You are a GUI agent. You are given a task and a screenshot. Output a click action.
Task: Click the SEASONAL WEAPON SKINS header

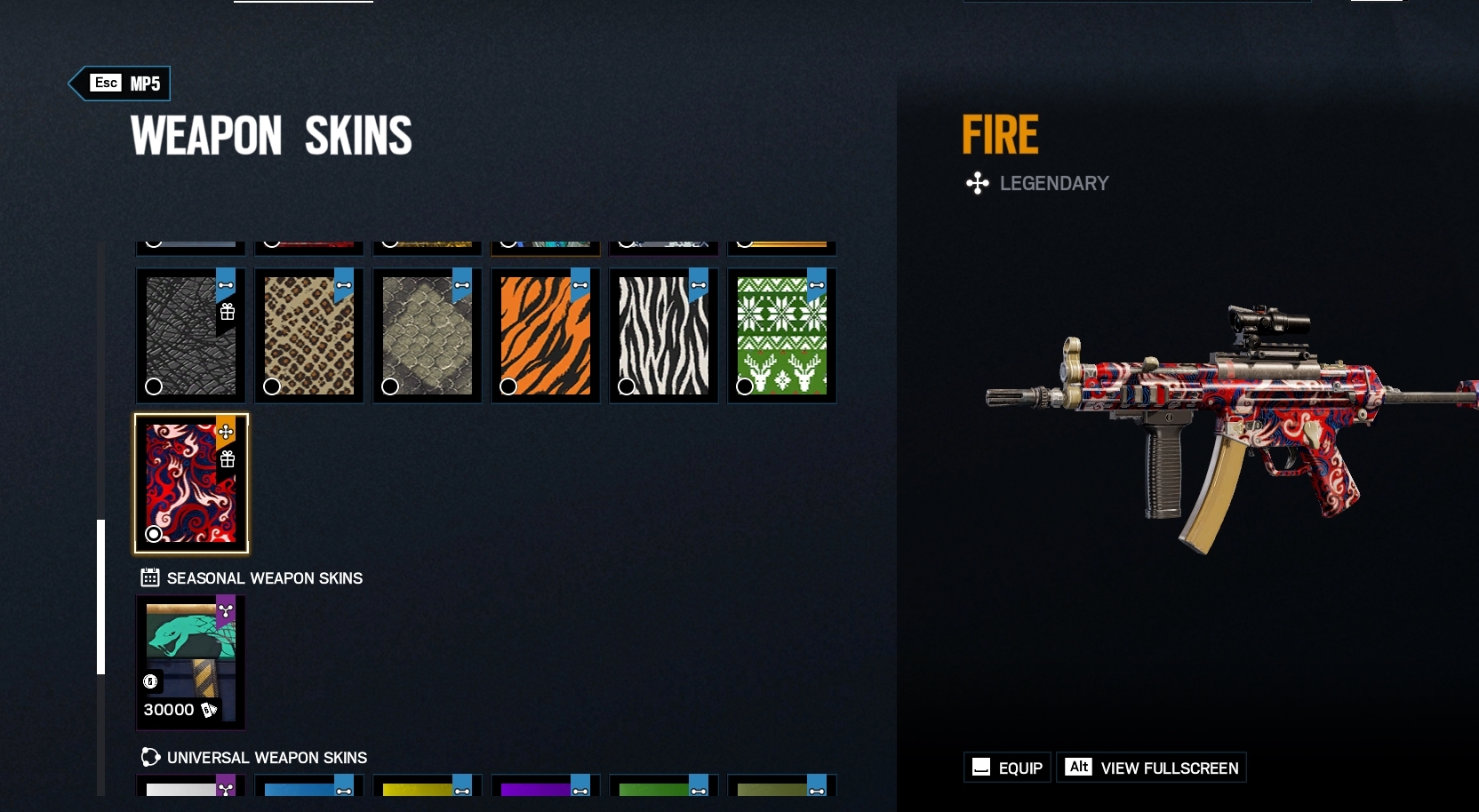click(x=264, y=577)
